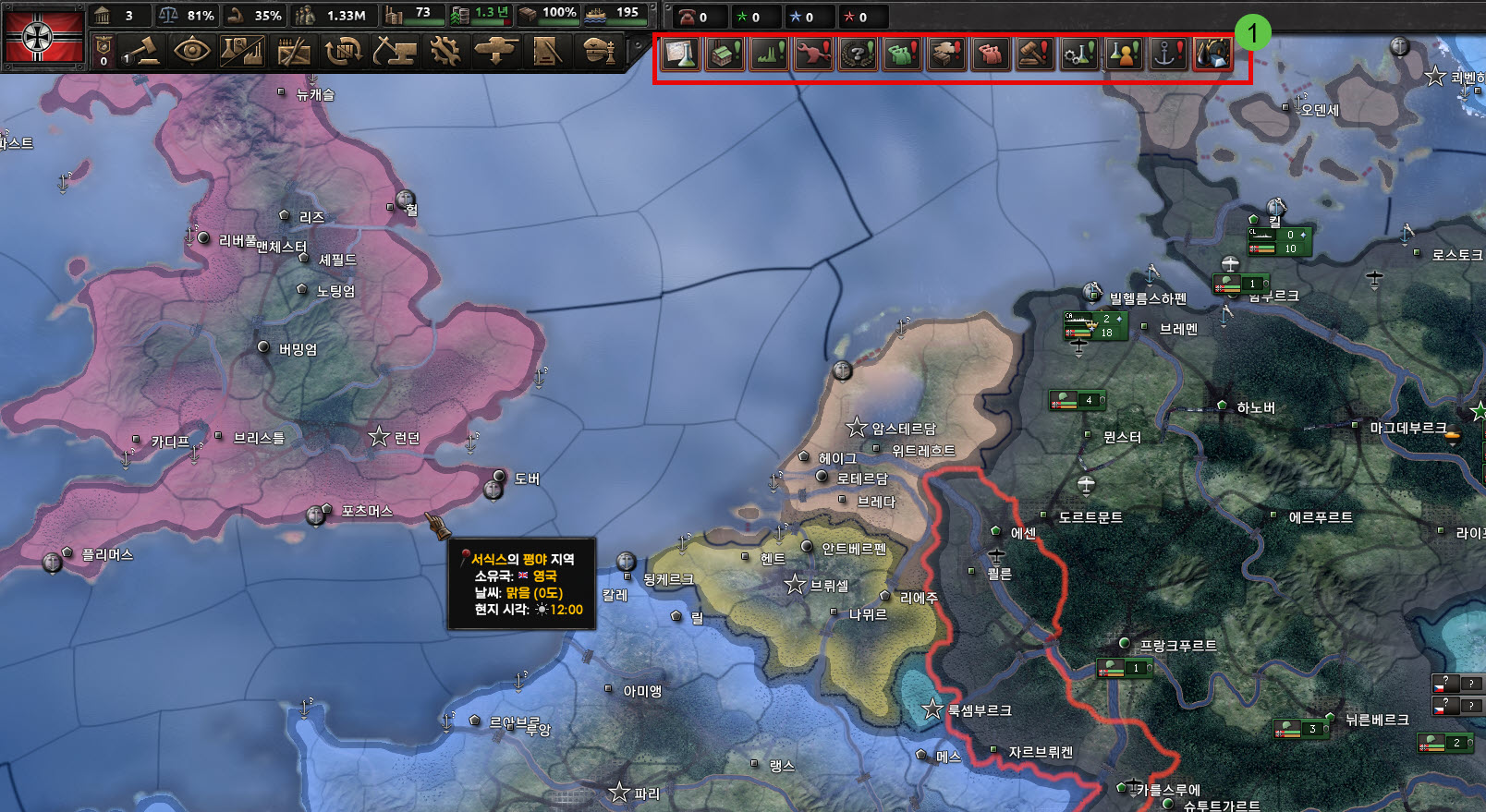Screen dimensions: 1486x812
Task: Open officer corps with the cap icon
Action: coord(600,51)
